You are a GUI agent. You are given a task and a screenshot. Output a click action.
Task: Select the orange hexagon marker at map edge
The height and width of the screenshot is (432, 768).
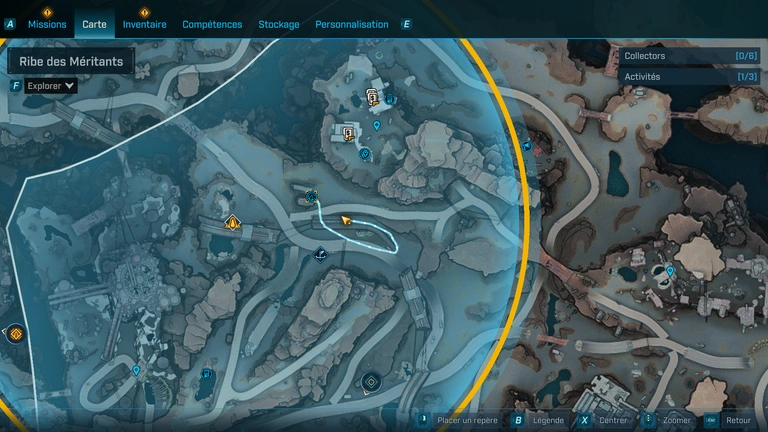pos(15,334)
